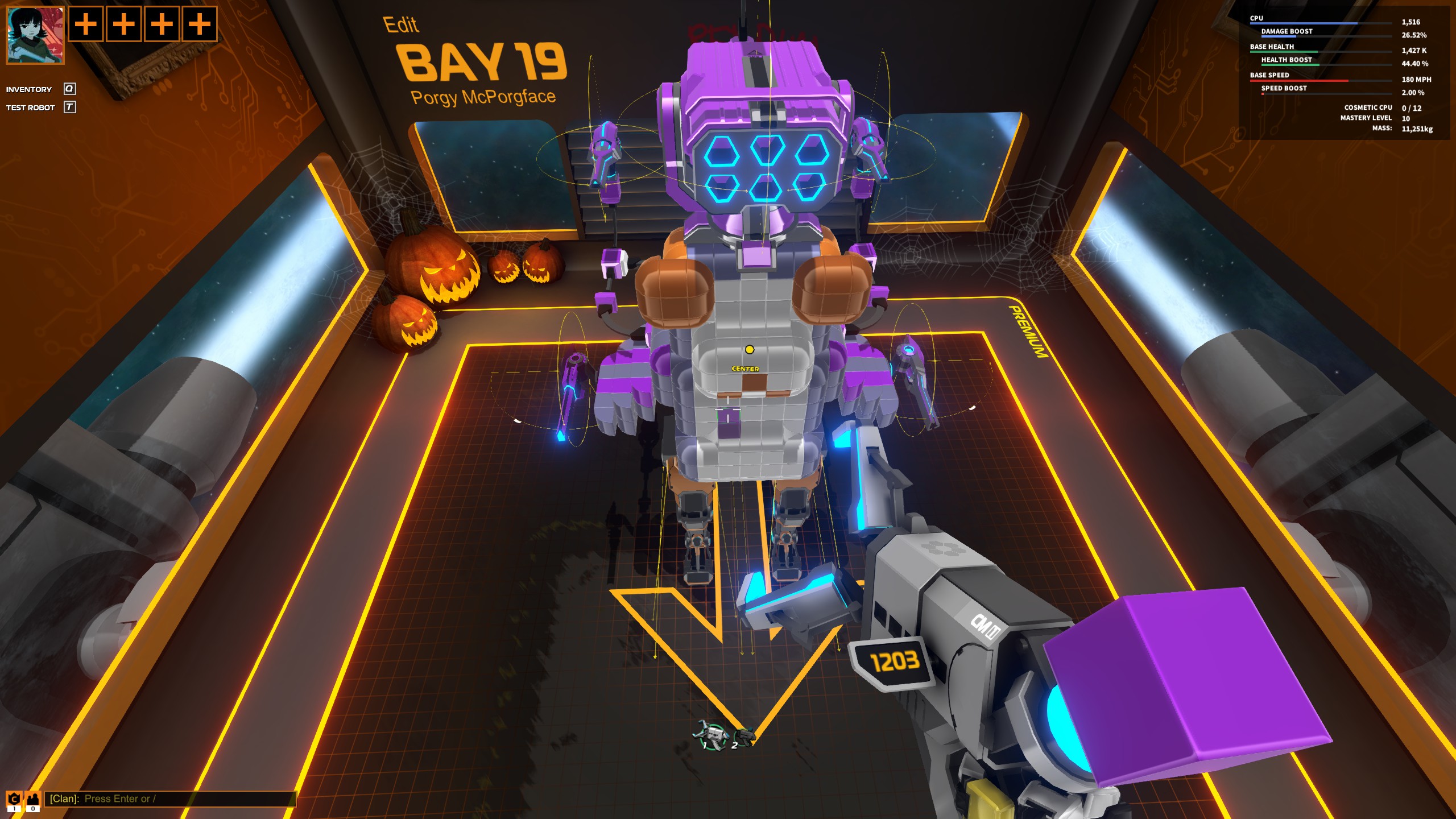Viewport: 1456px width, 819px height.
Task: Click the Porgy McPorgface robot name
Action: [483, 98]
